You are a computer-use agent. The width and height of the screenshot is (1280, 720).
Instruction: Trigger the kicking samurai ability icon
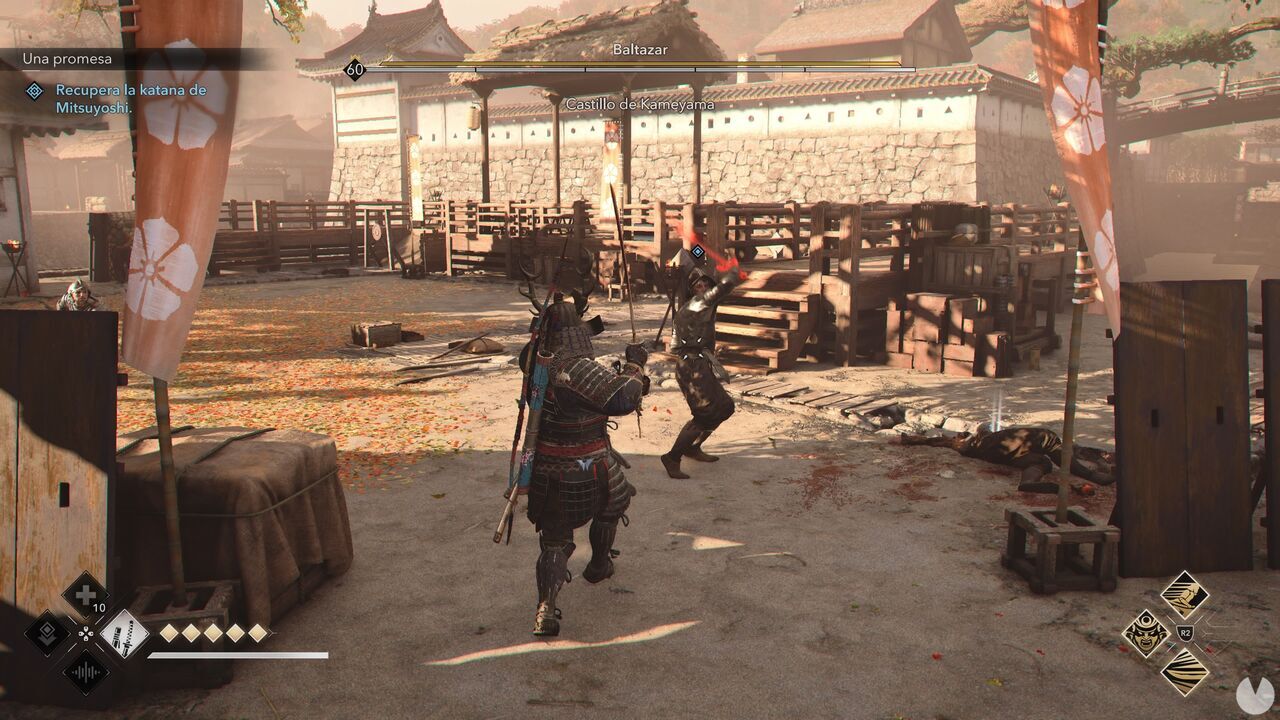pos(1186,594)
